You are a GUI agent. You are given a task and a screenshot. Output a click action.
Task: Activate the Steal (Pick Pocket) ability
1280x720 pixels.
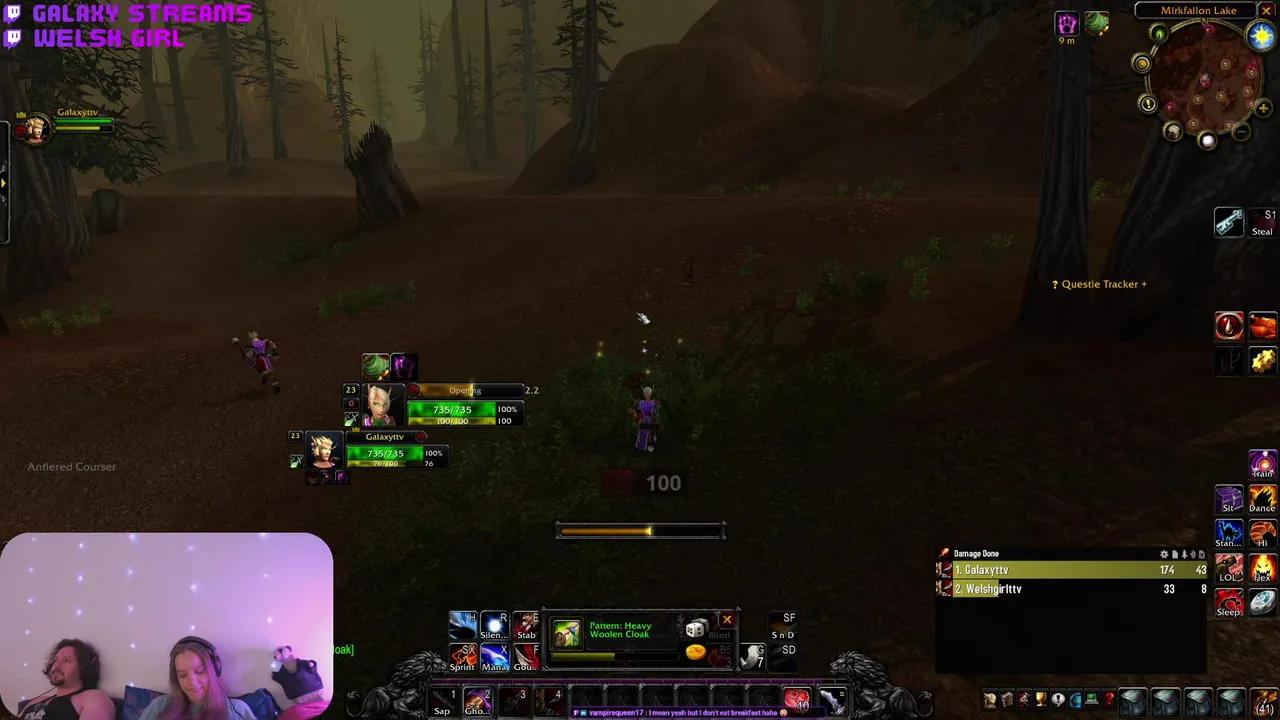(x=1229, y=222)
